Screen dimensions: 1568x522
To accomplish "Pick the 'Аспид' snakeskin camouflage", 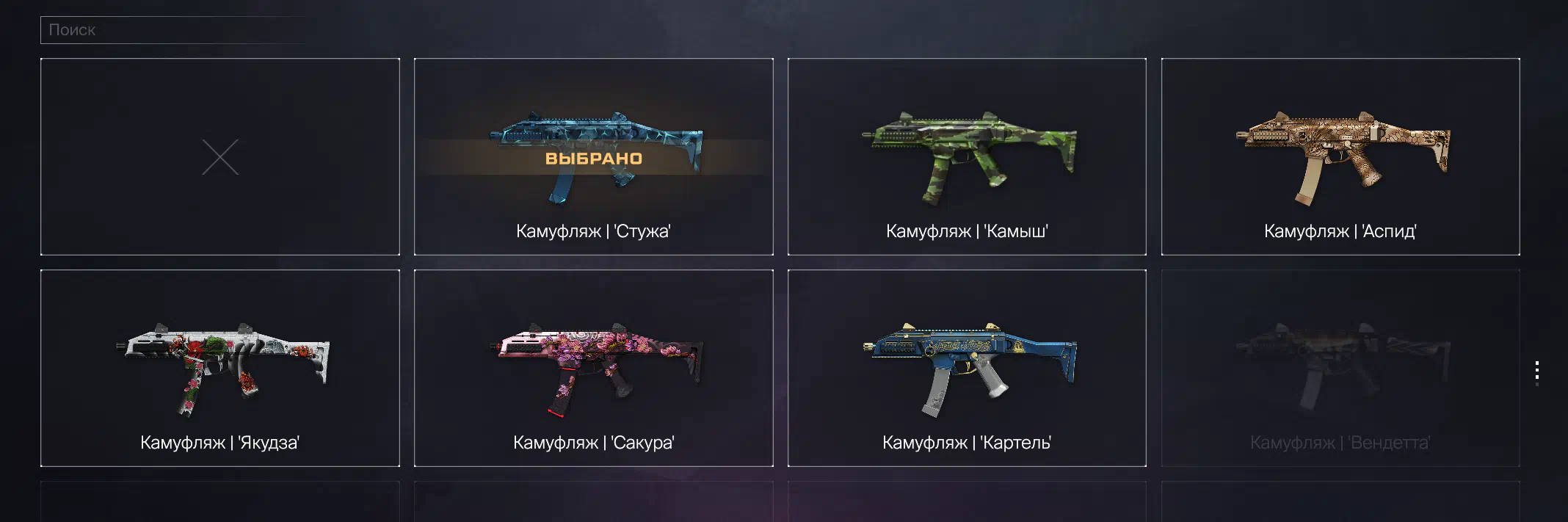I will pos(1340,156).
